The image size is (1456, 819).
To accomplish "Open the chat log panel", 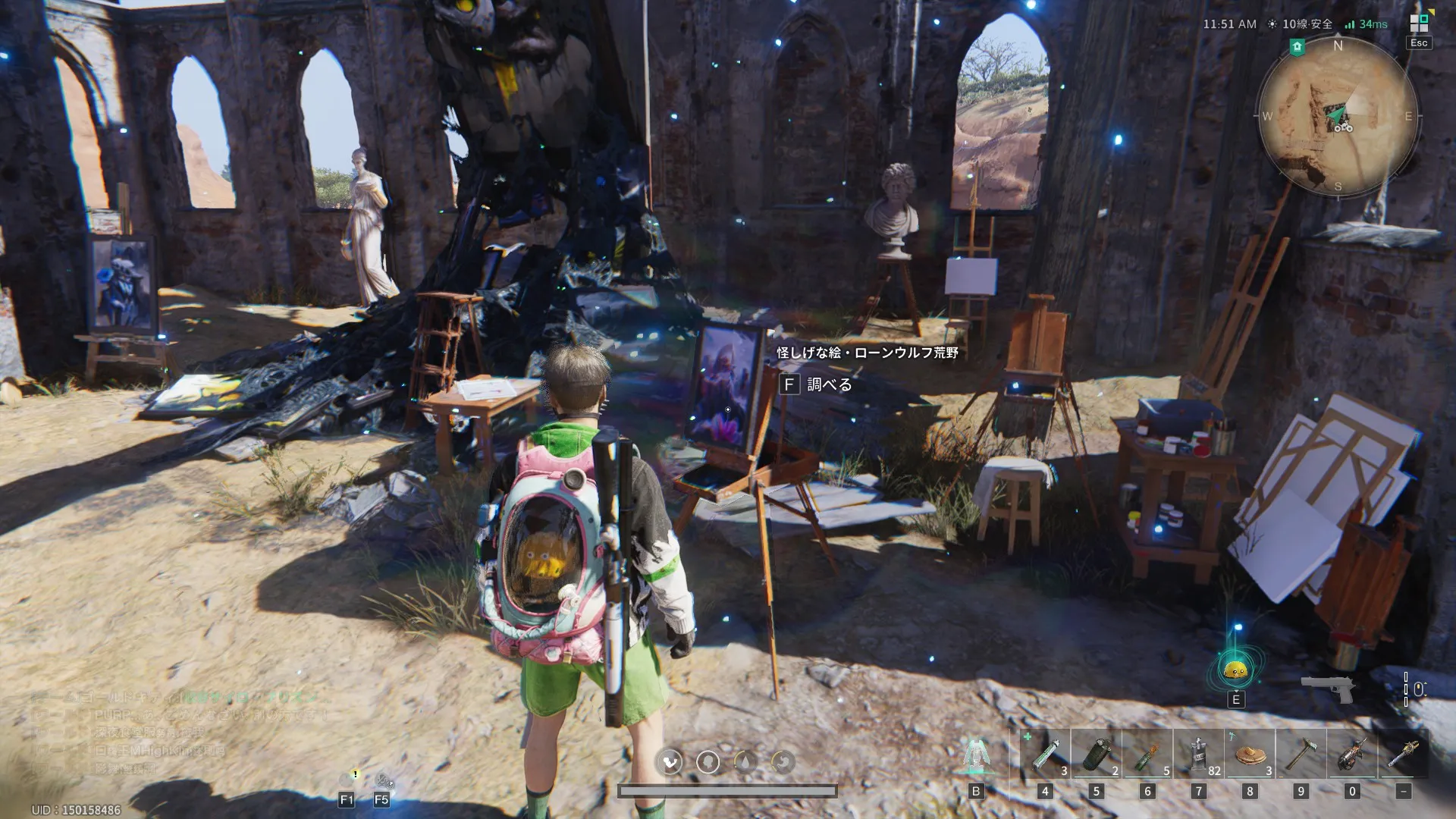I will pos(174,732).
